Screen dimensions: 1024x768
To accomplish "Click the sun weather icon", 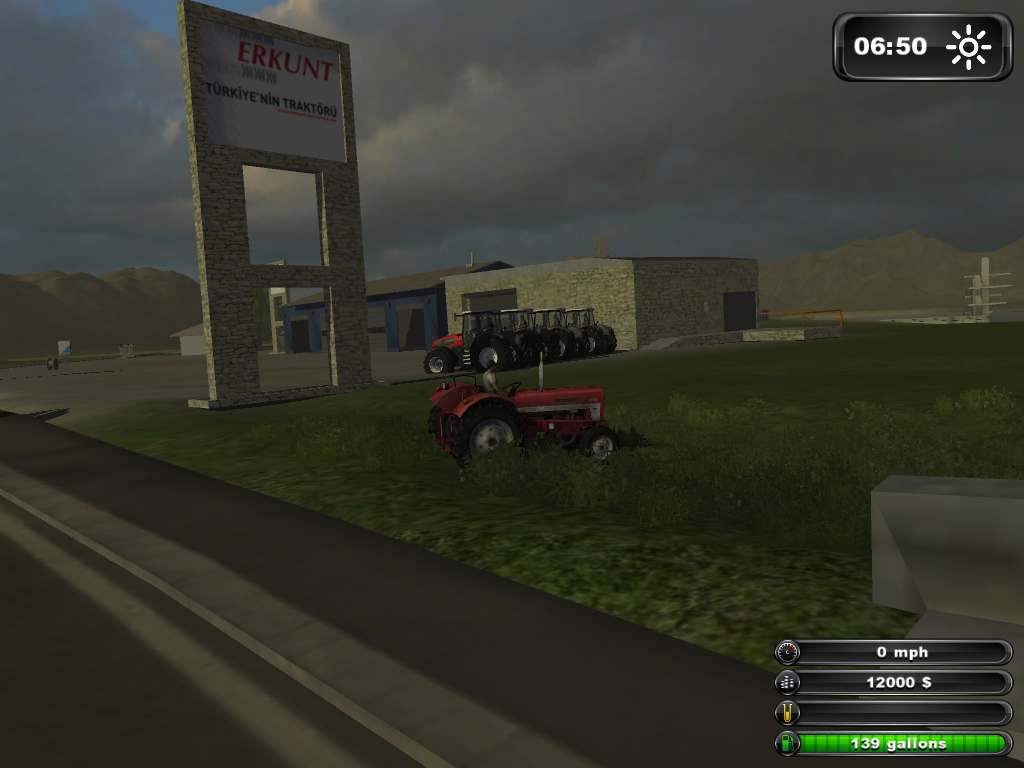I will pos(968,47).
